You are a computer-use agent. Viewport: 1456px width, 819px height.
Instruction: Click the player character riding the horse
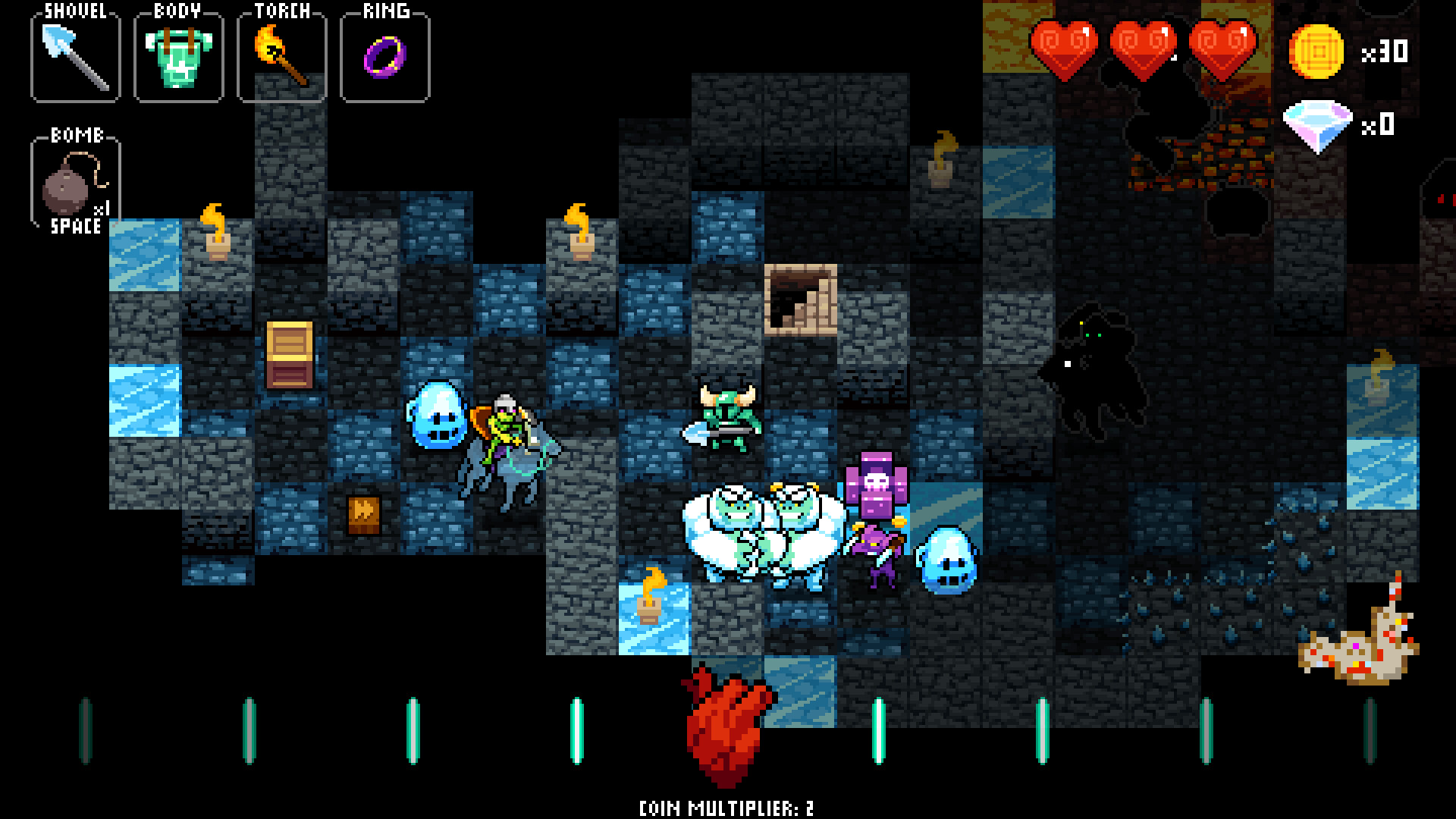pyautogui.click(x=504, y=432)
